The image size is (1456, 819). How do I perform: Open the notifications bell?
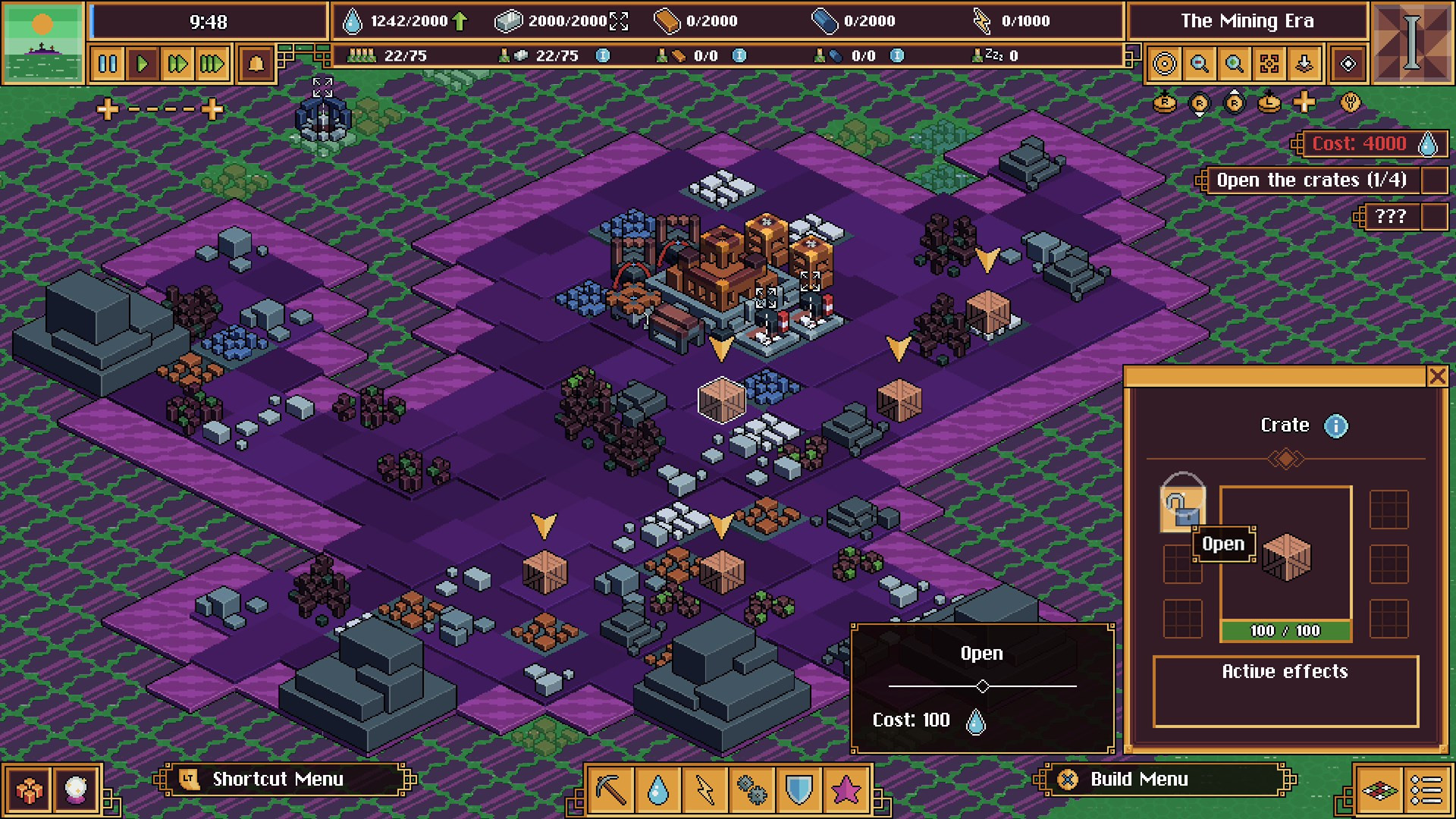click(256, 64)
